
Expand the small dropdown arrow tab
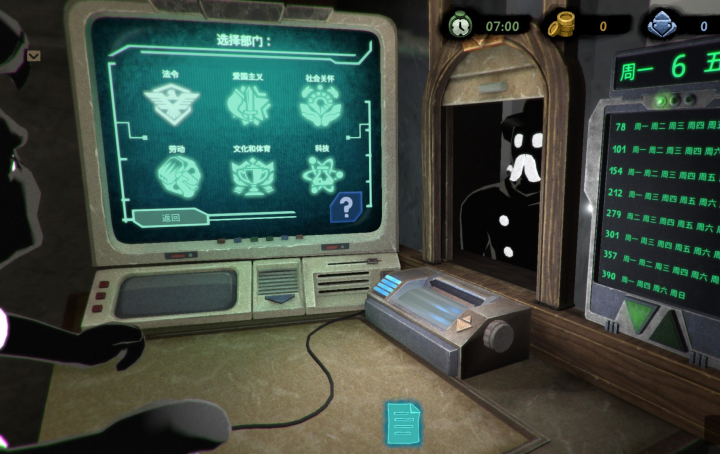[34, 56]
